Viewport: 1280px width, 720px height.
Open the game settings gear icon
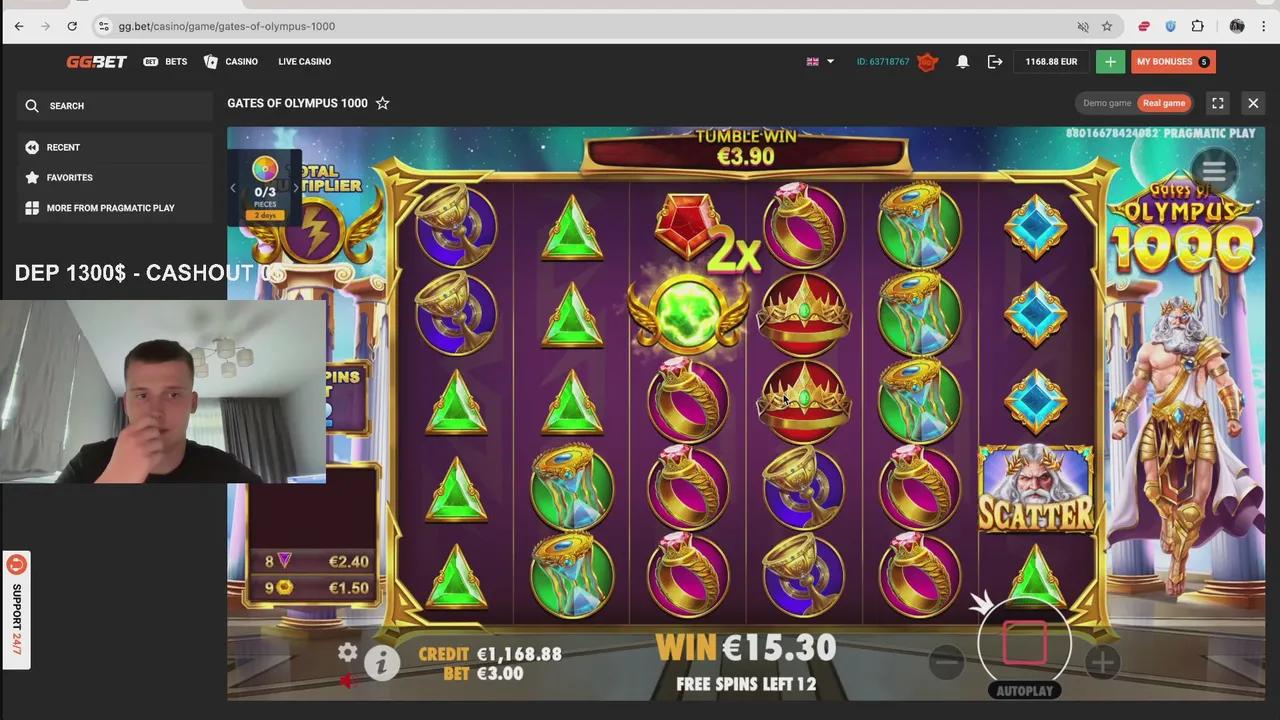pos(347,652)
